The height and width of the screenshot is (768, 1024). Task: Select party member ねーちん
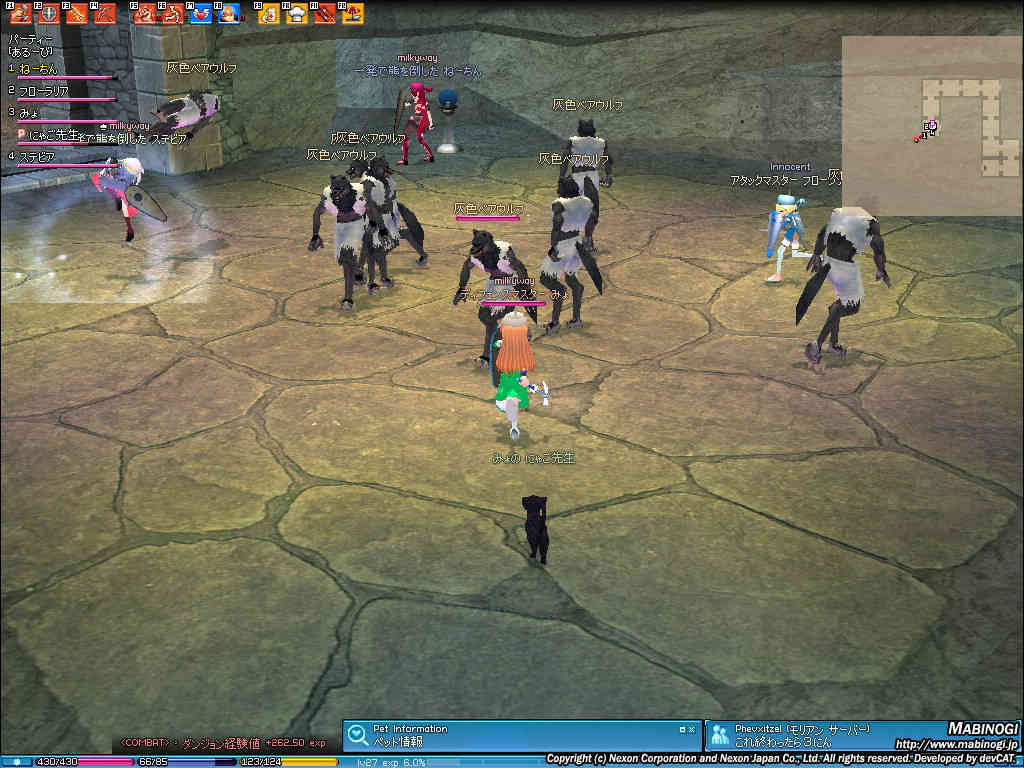pyautogui.click(x=39, y=69)
